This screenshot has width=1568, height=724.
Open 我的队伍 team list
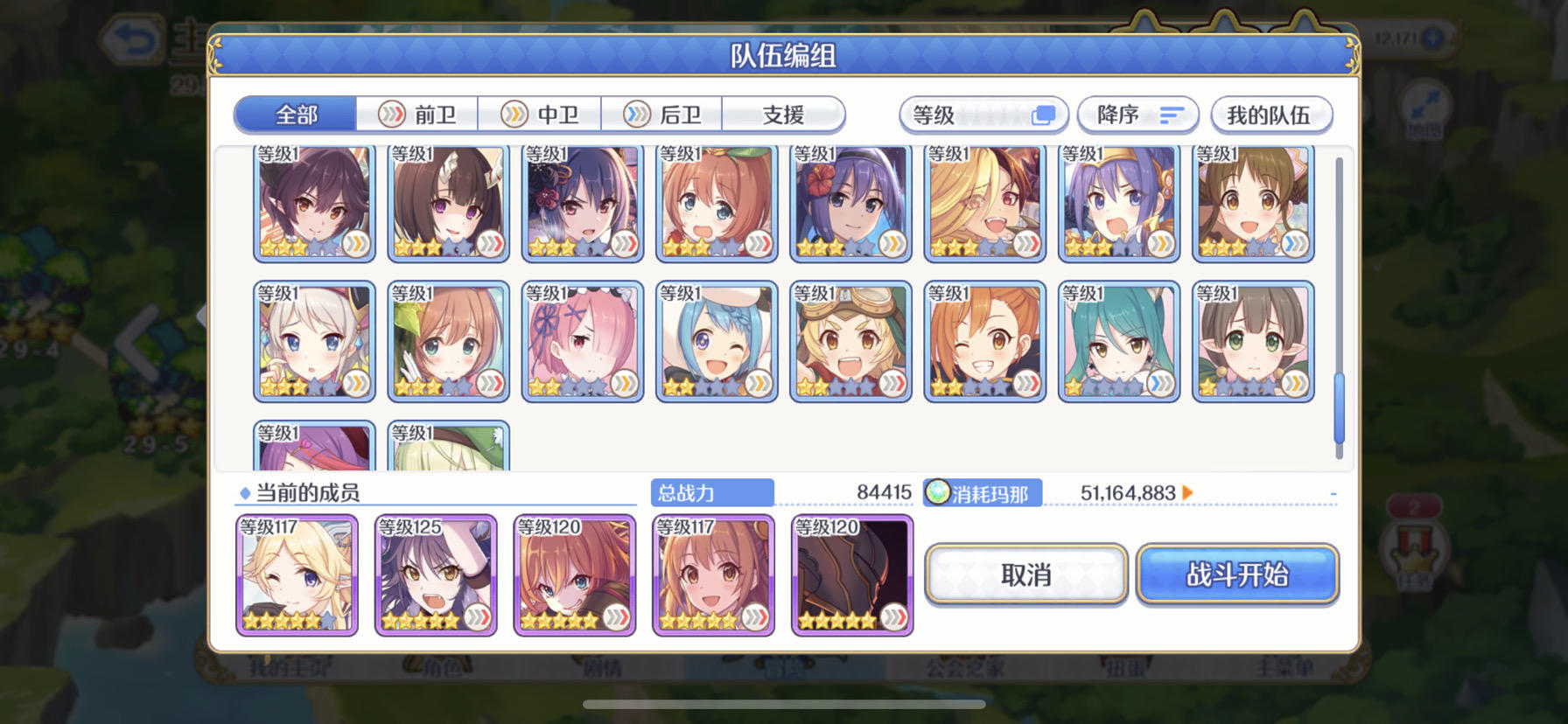[x=1270, y=115]
